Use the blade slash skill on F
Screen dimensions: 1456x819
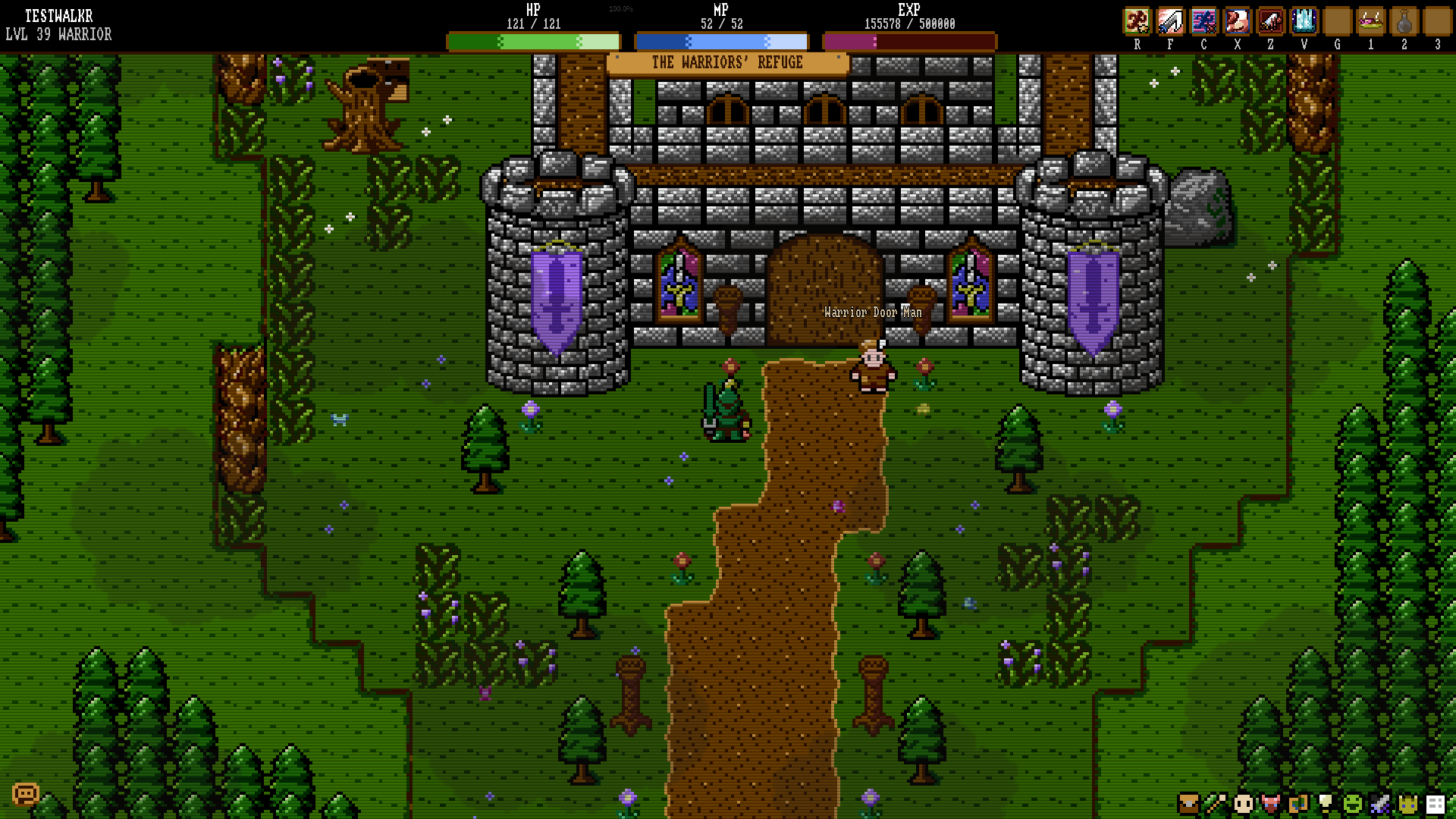[1170, 21]
